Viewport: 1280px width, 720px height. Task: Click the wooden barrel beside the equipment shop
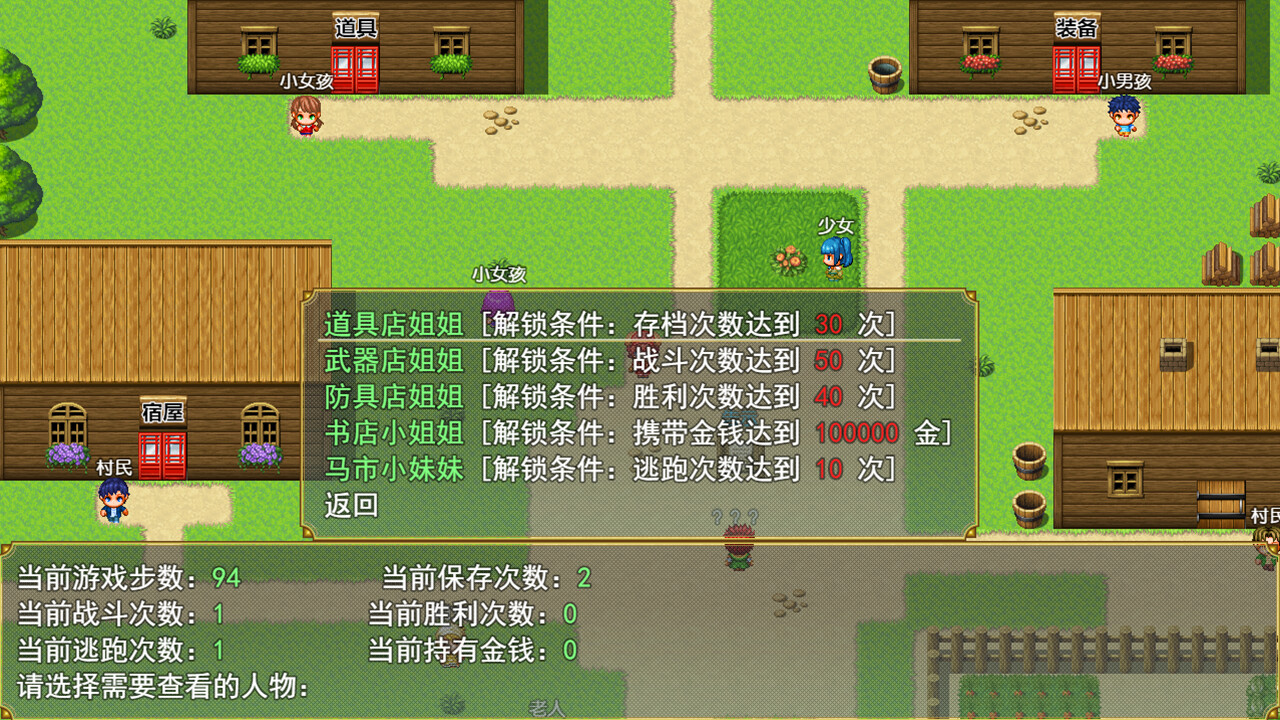coord(886,73)
